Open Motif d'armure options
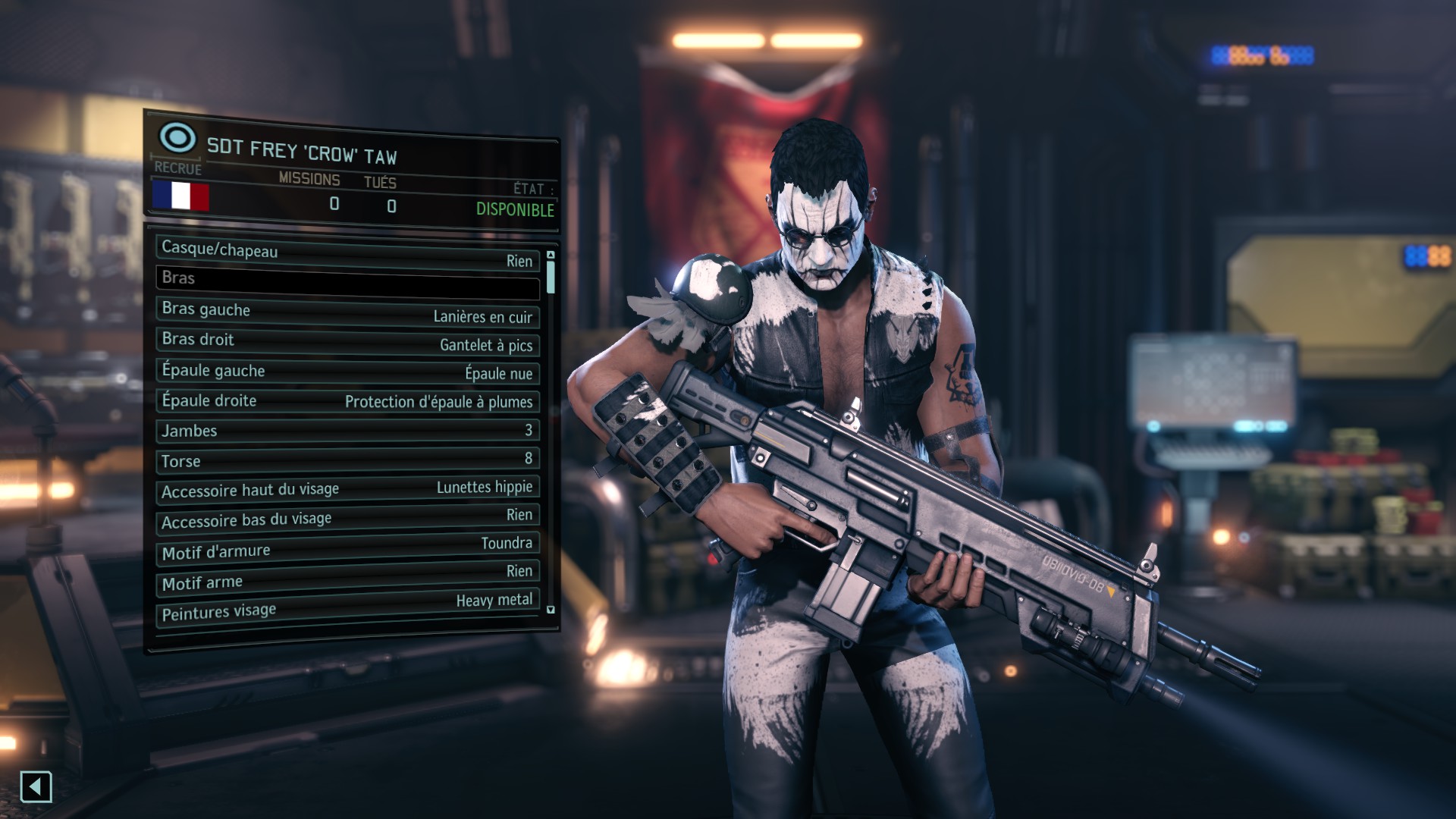 347,548
